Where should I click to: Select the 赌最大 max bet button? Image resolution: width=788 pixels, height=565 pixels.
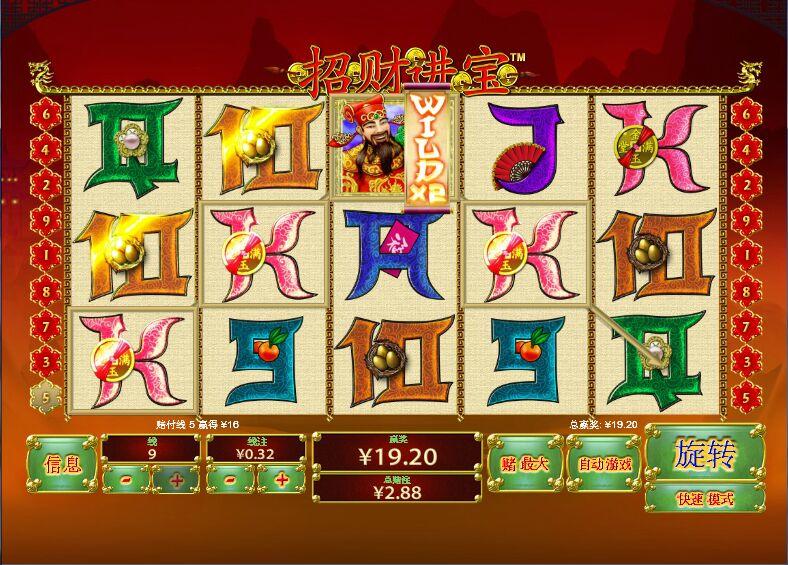coord(524,464)
